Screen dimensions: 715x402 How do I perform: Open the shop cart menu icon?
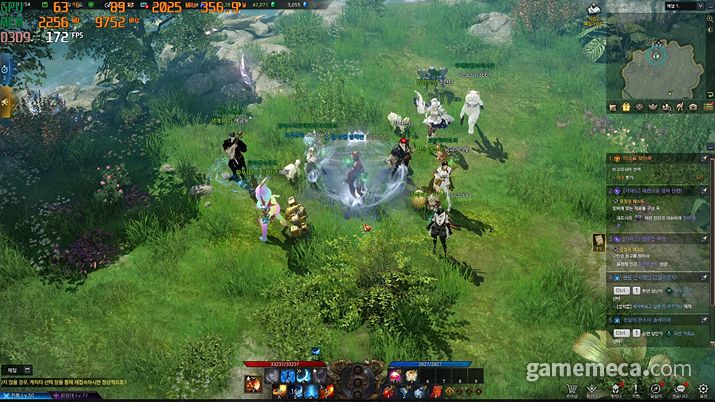tap(571, 390)
